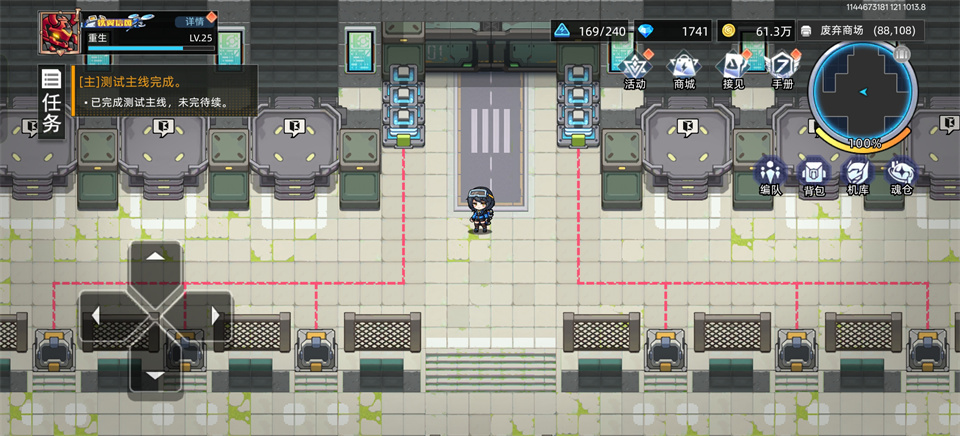Tap the left arrow on the D-pad
The height and width of the screenshot is (436, 960).
(97, 316)
